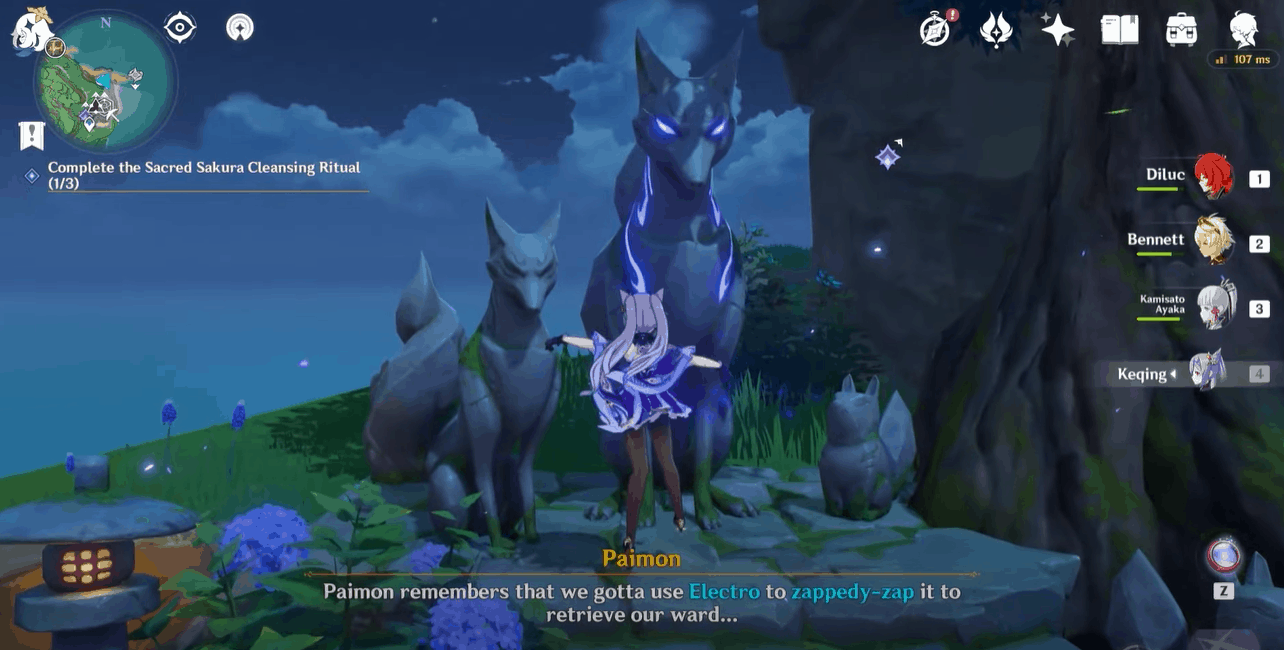Open the quest log exclamation icon
The image size is (1284, 650).
pos(31,135)
